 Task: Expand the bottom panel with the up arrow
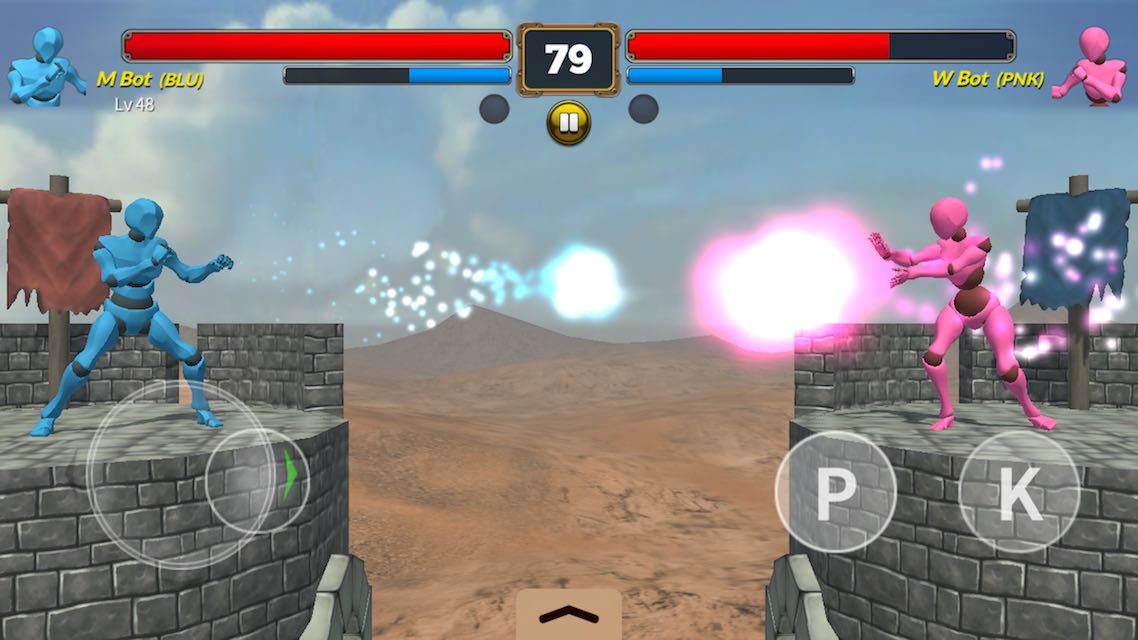pyautogui.click(x=568, y=614)
